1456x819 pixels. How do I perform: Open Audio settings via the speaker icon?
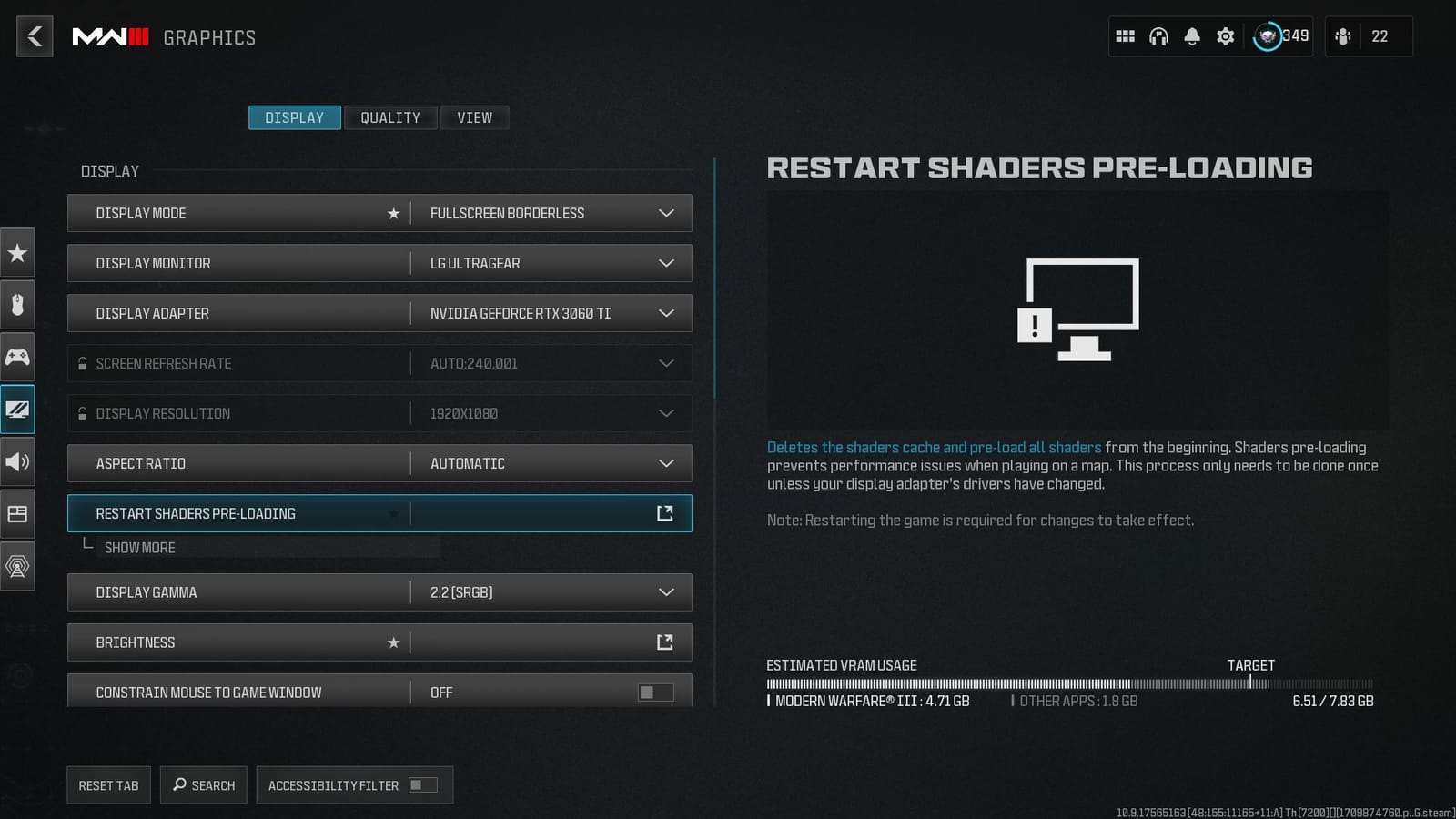pyautogui.click(x=17, y=461)
